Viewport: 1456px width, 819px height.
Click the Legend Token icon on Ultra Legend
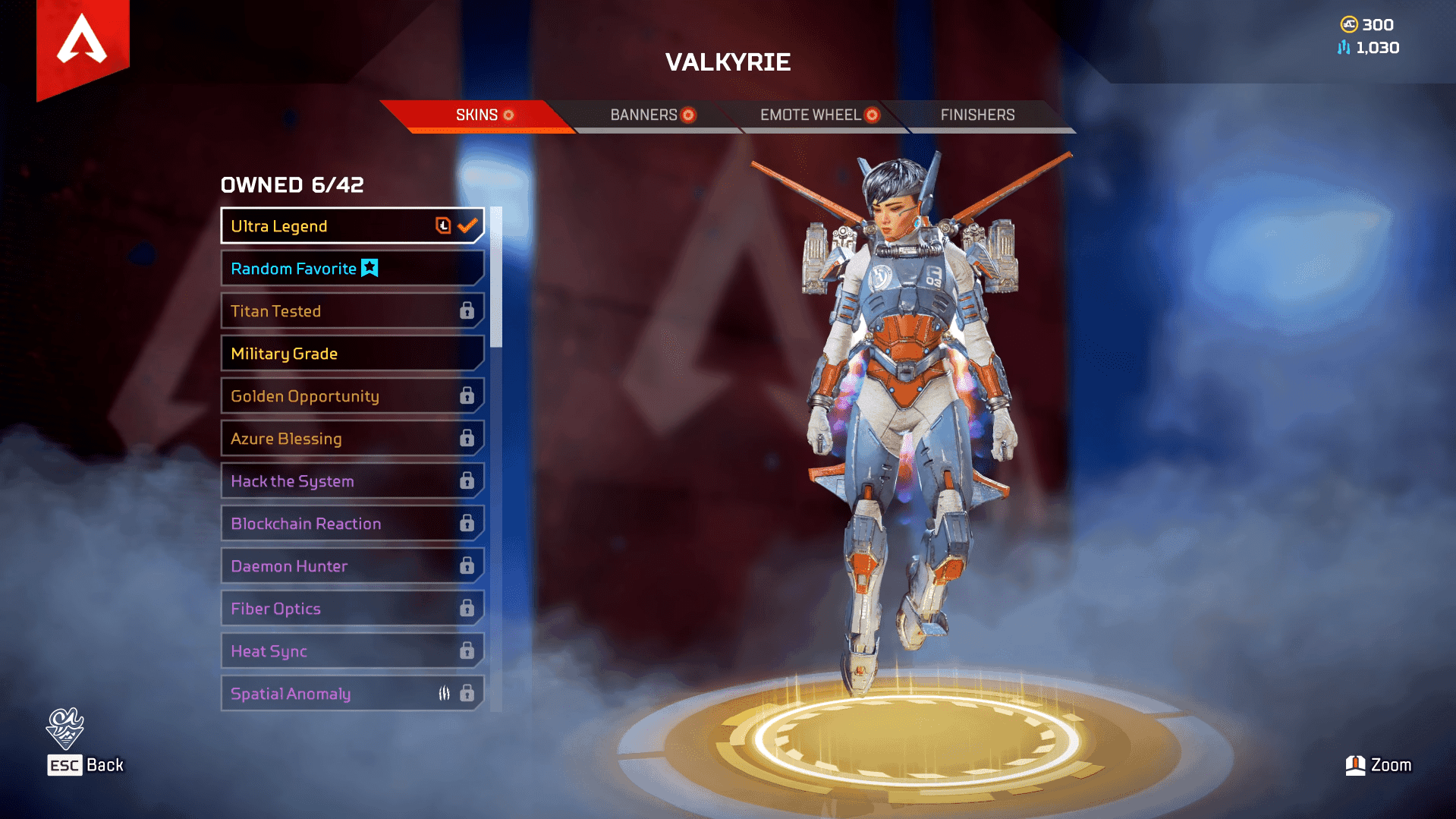443,225
